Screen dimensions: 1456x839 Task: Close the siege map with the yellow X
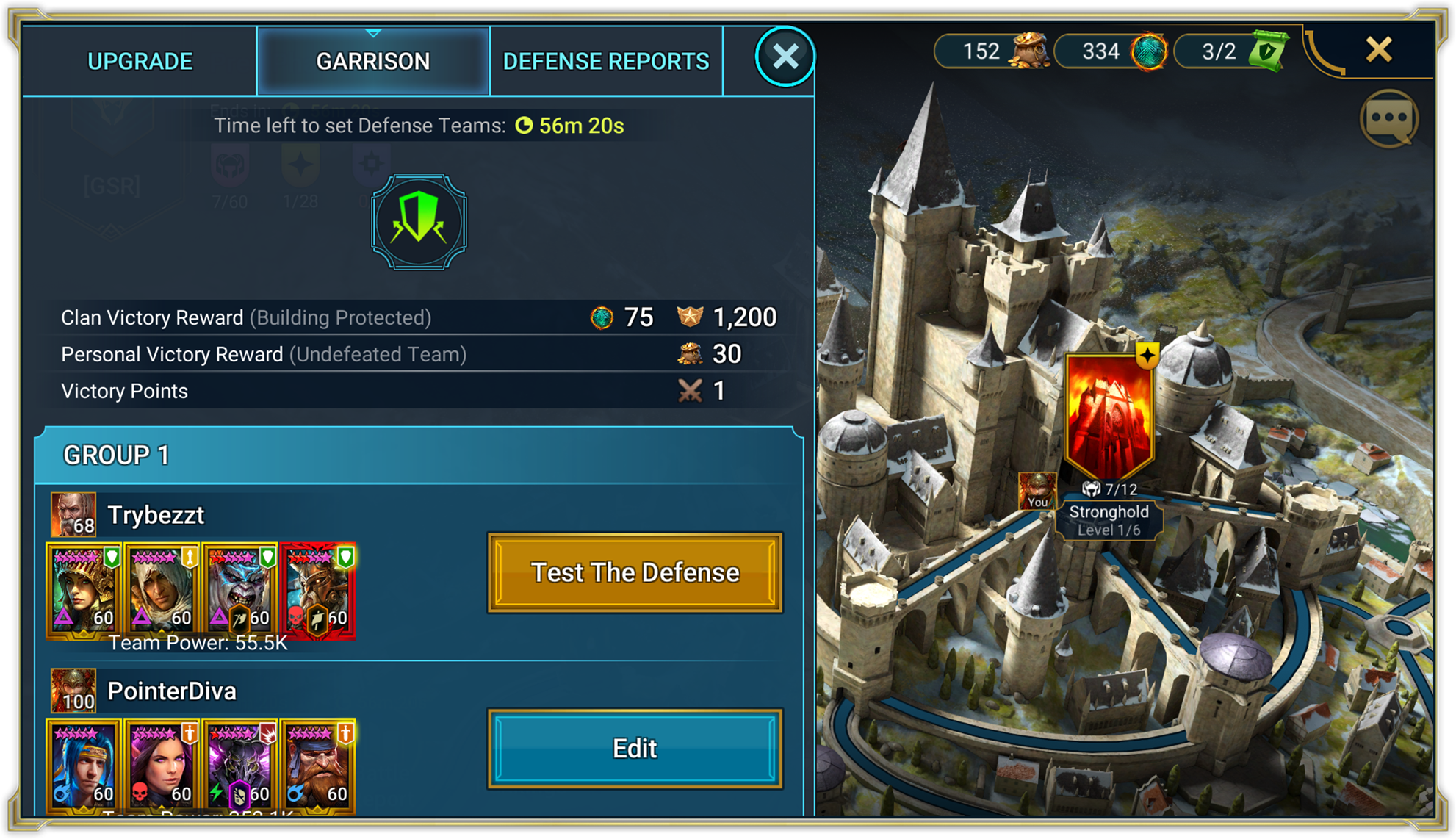pyautogui.click(x=1378, y=50)
